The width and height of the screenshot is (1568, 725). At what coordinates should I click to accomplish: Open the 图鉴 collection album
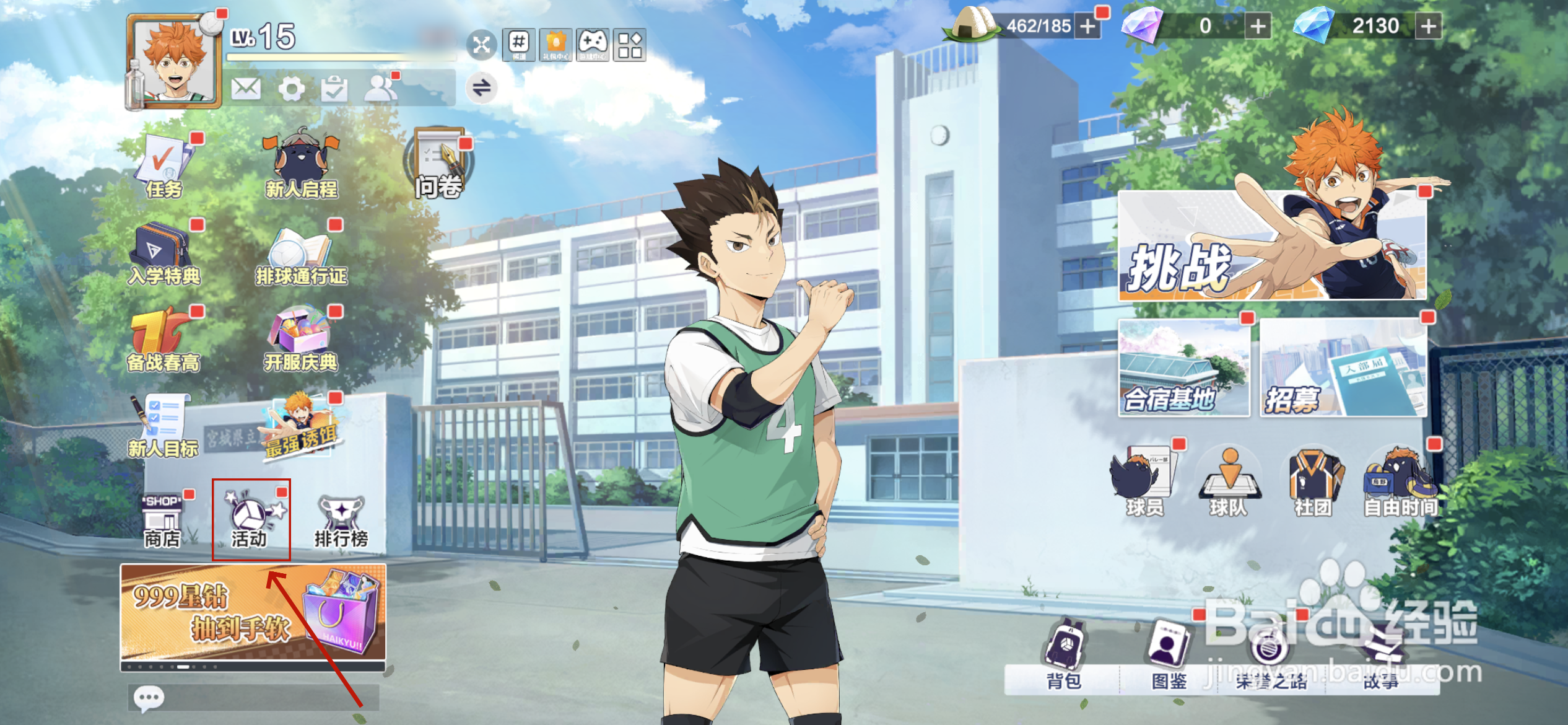(1169, 655)
